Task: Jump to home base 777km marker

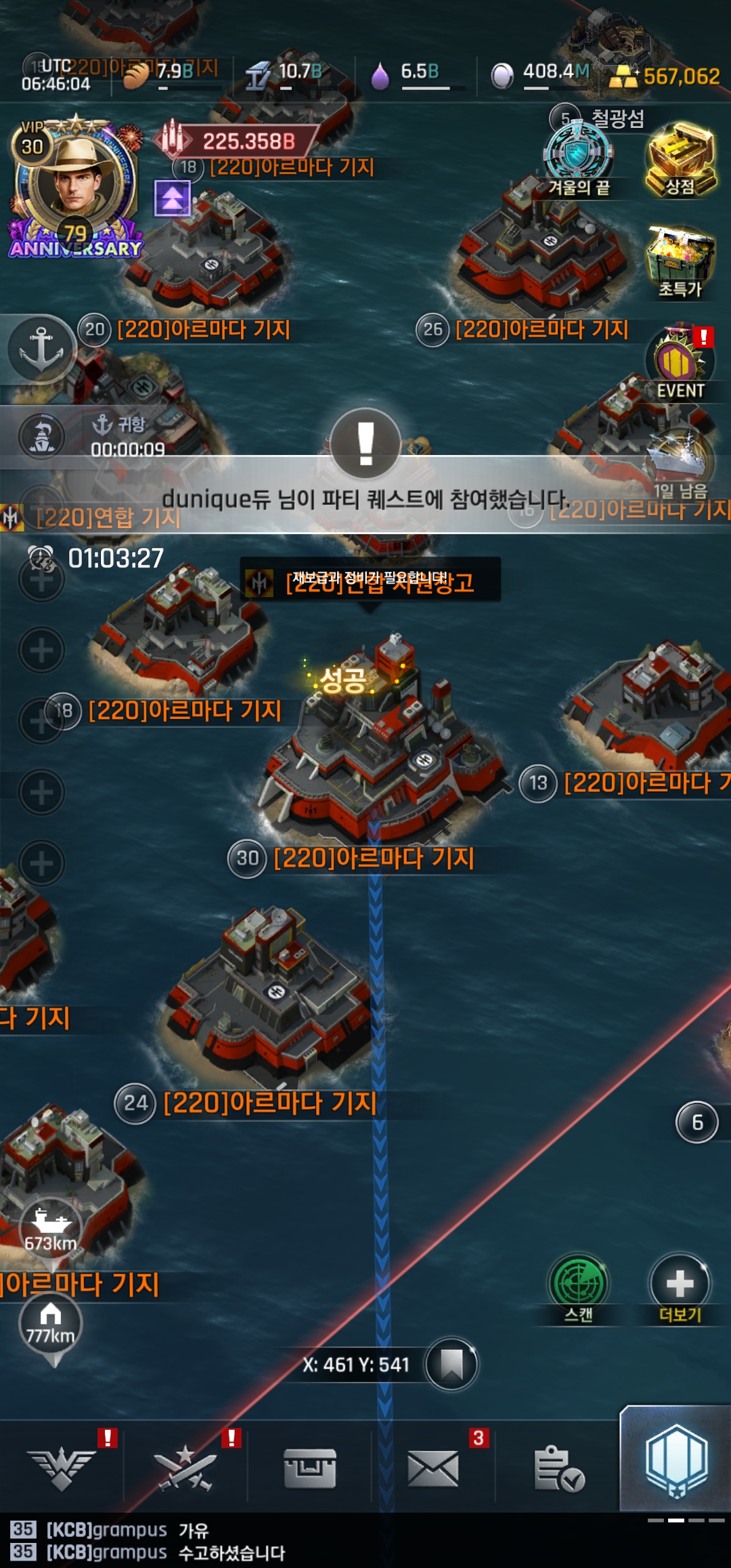Action: coord(51,1324)
